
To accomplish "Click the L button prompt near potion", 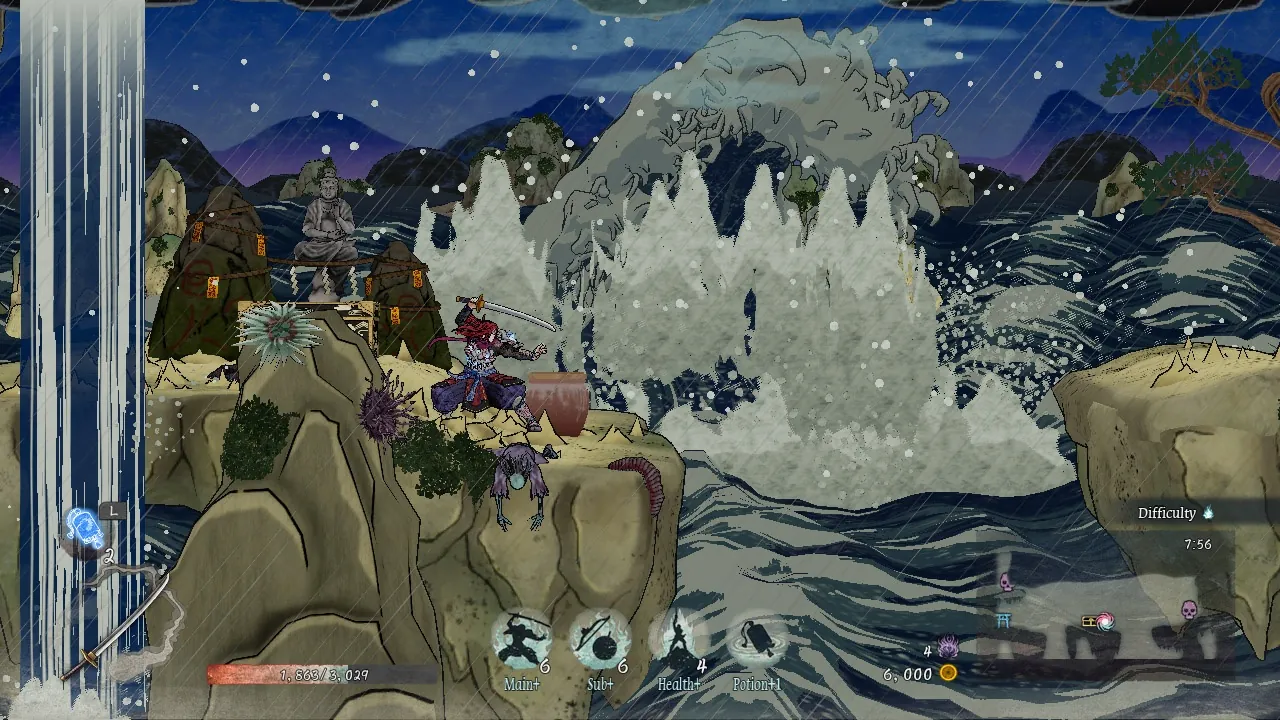I will pos(111,512).
